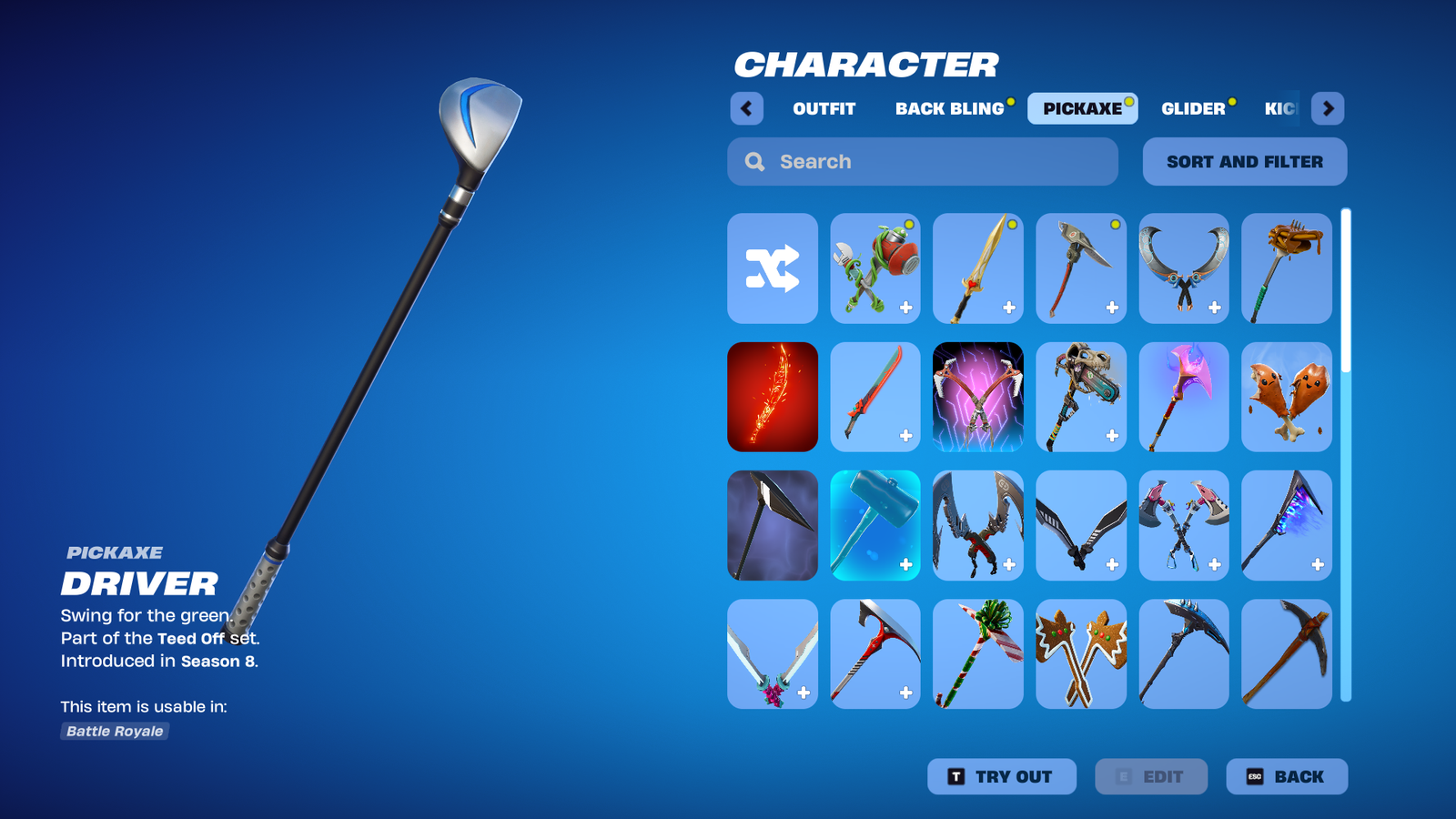The height and width of the screenshot is (819, 1456).
Task: Go back from the locker screen
Action: 1286,776
